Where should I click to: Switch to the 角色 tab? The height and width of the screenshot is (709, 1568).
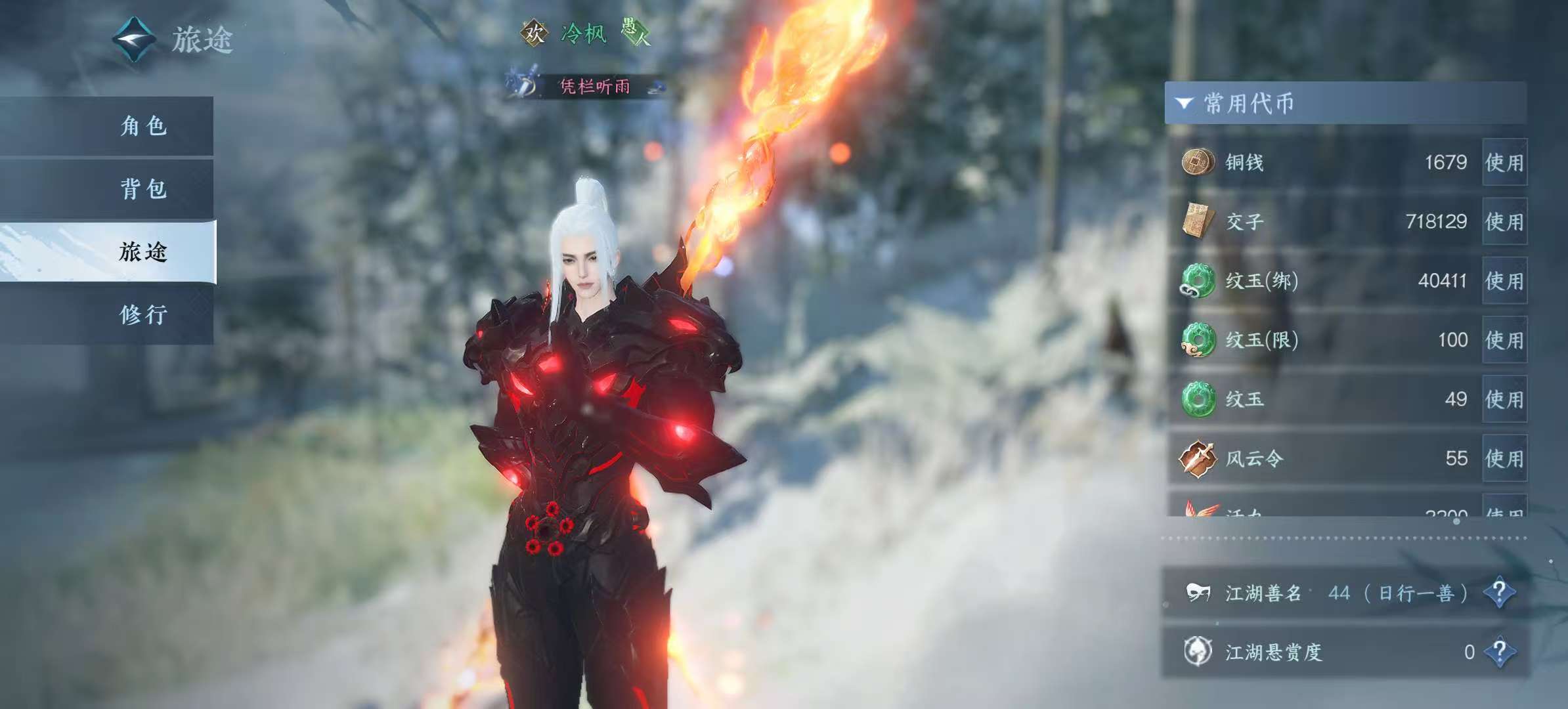pyautogui.click(x=143, y=126)
